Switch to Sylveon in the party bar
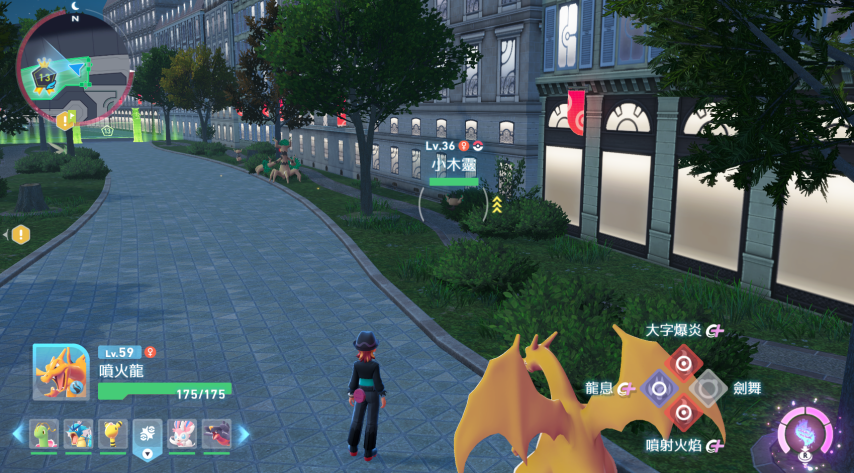This screenshot has width=854, height=473. pos(182,434)
